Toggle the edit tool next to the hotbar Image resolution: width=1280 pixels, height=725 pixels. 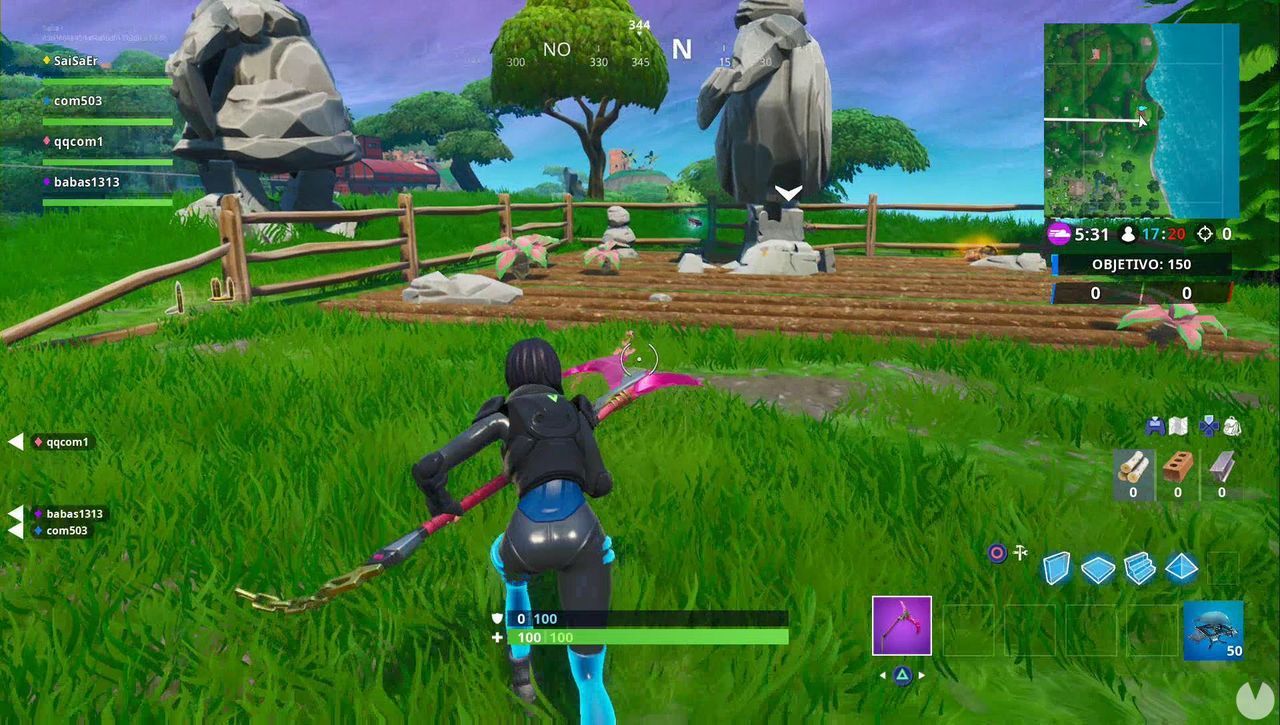click(x=1018, y=553)
